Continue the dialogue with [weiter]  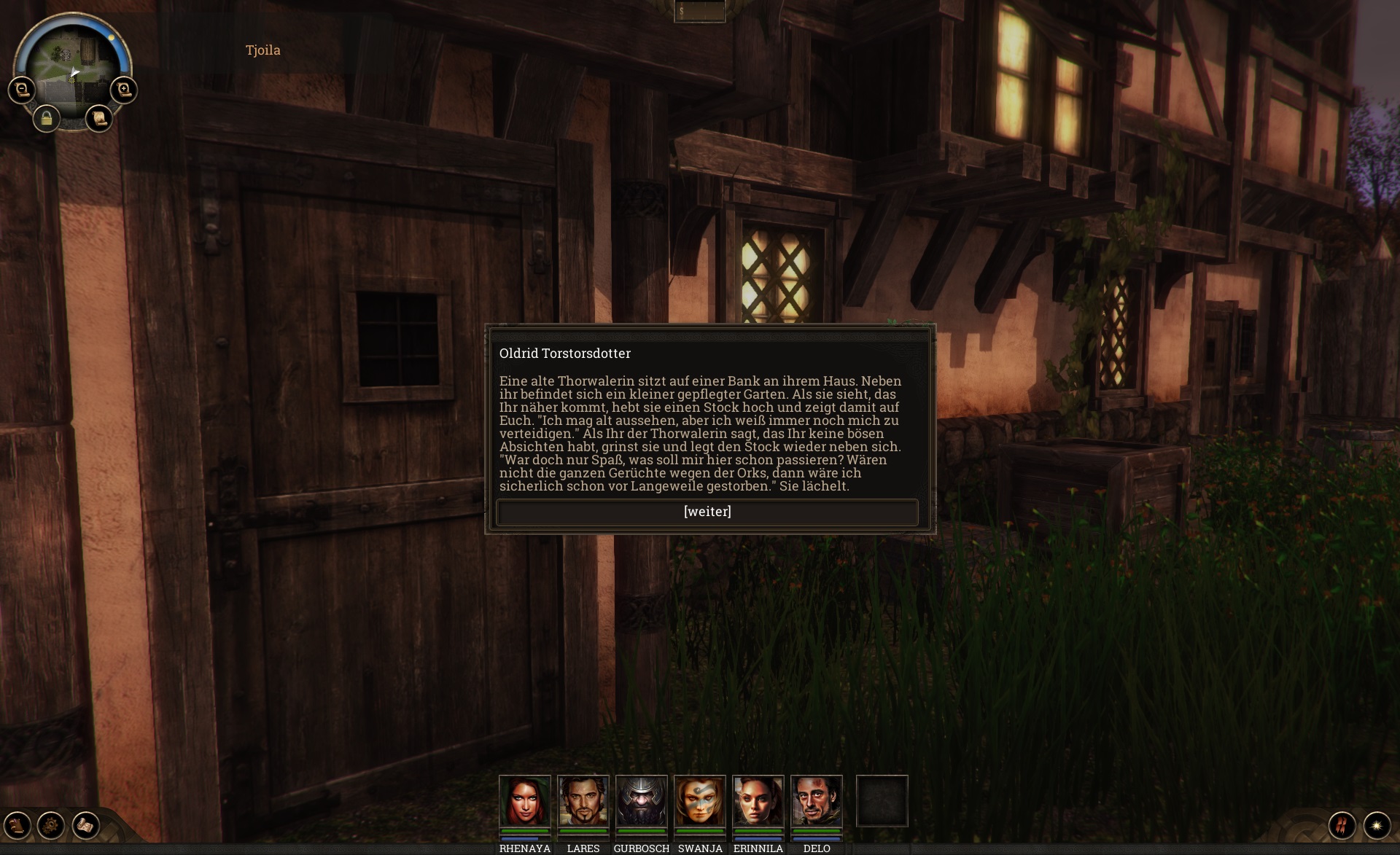pyautogui.click(x=707, y=512)
